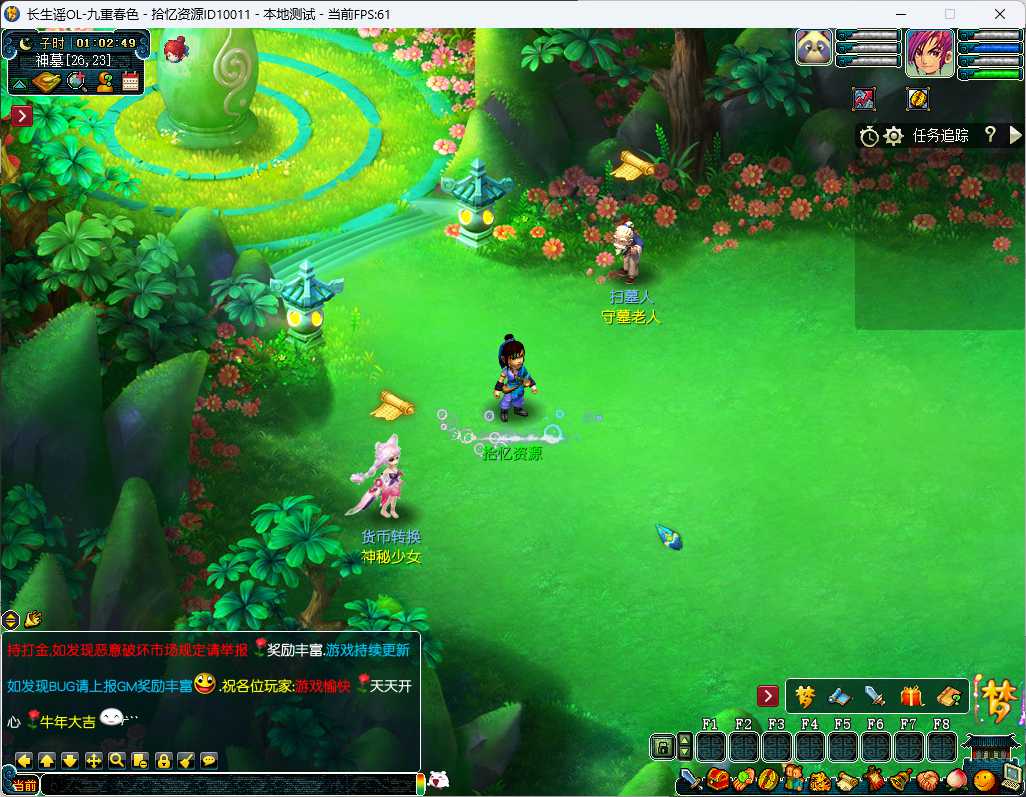Click the globe with magnifier map icon
This screenshot has width=1026, height=797.
point(76,83)
